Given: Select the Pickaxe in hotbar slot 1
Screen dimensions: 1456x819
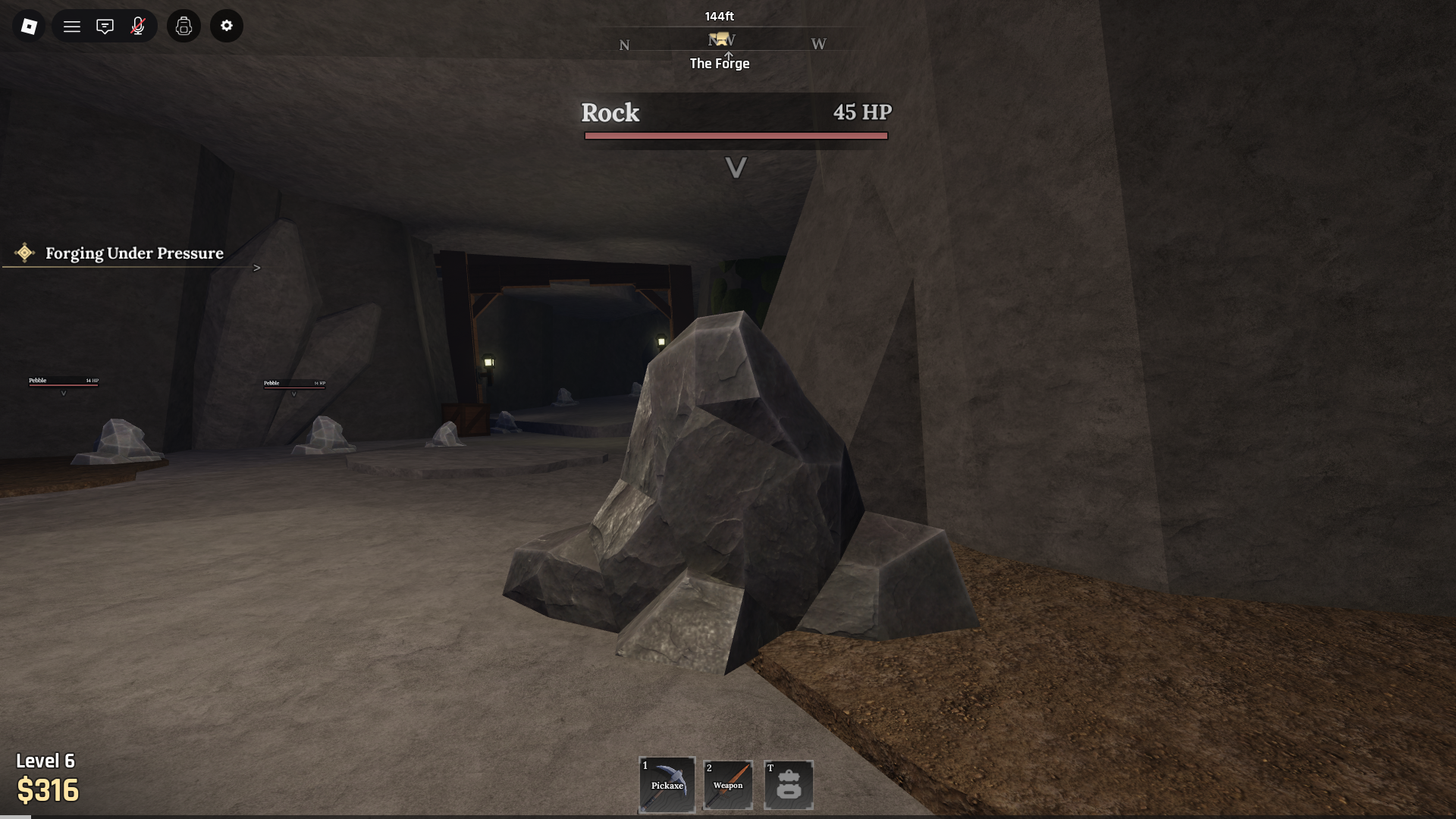Looking at the screenshot, I should tap(667, 784).
